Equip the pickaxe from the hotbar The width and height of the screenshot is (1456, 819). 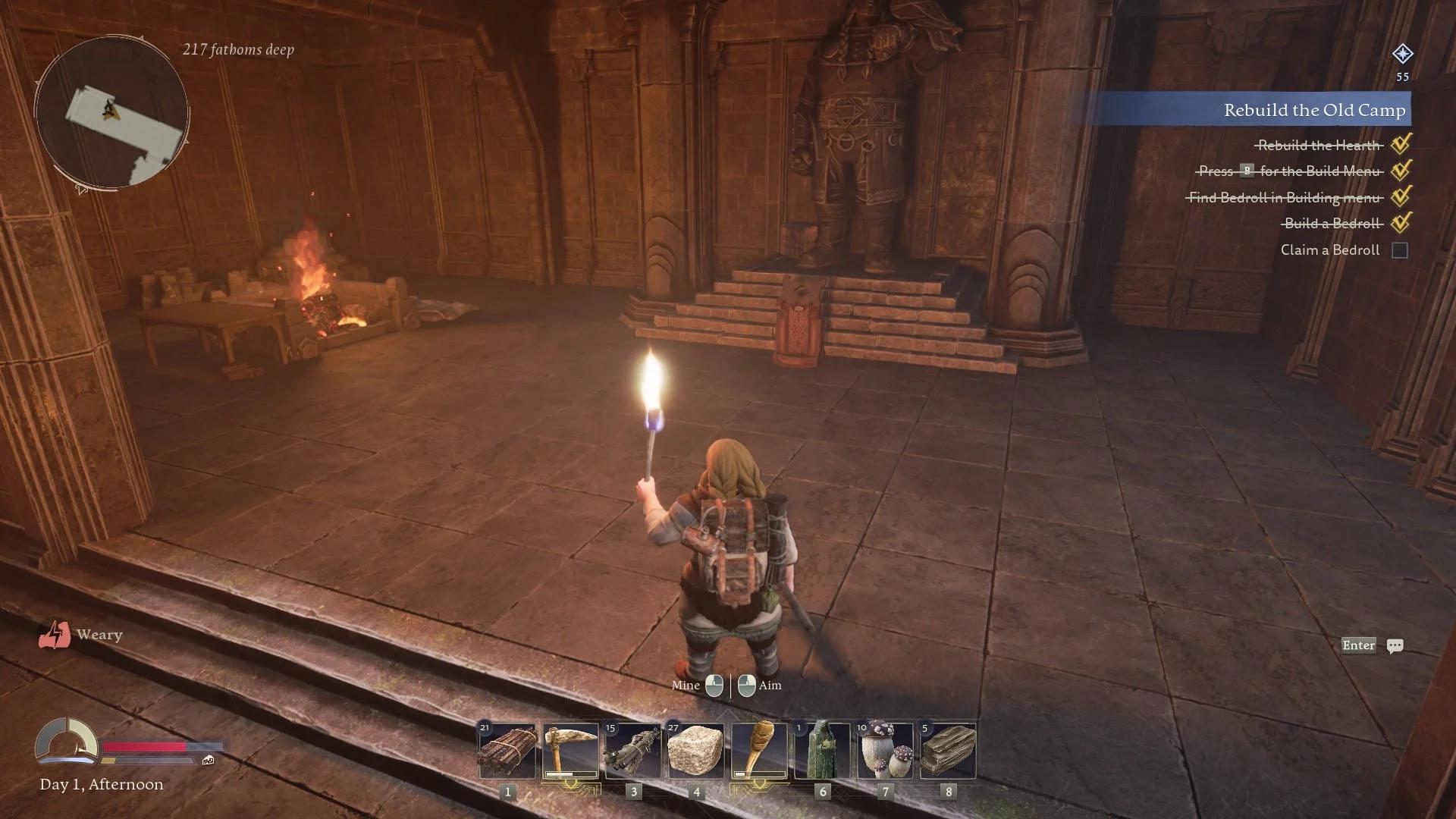pyautogui.click(x=570, y=752)
